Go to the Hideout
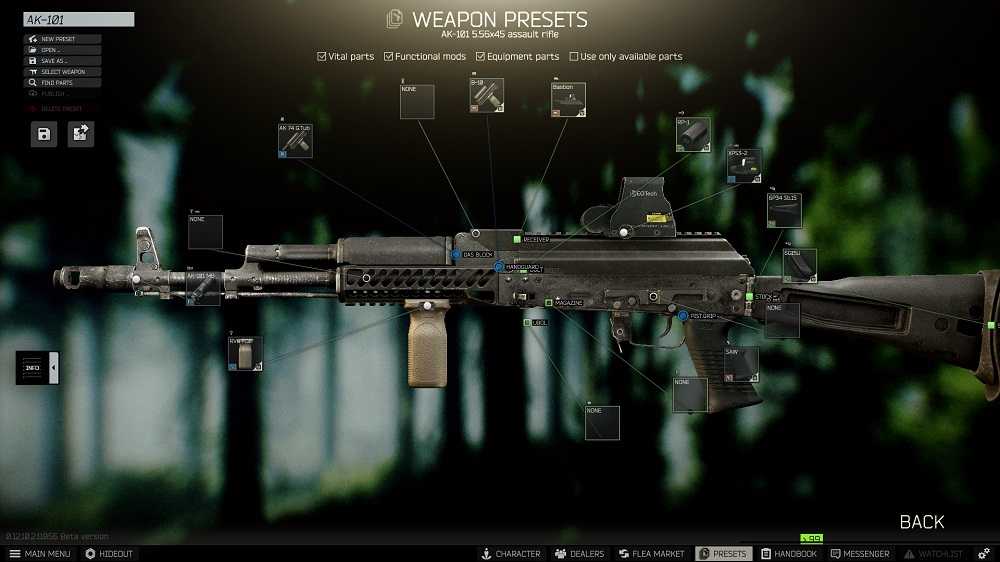The height and width of the screenshot is (562, 1000). coord(109,554)
